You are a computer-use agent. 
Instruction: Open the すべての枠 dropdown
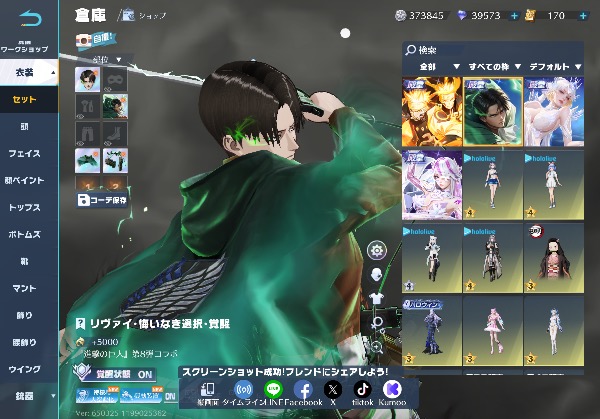492,66
